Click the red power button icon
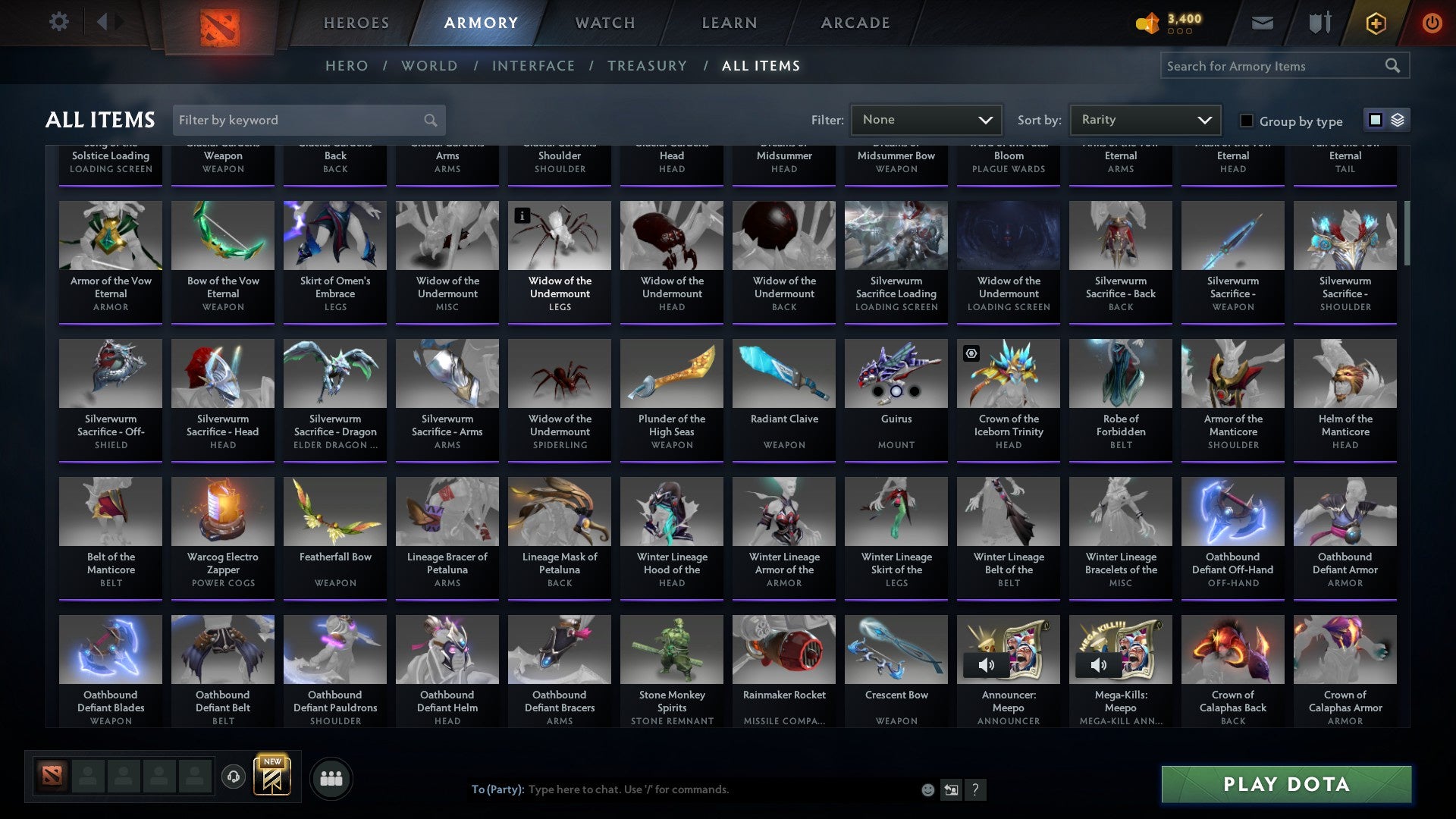The height and width of the screenshot is (819, 1456). pos(1433,23)
